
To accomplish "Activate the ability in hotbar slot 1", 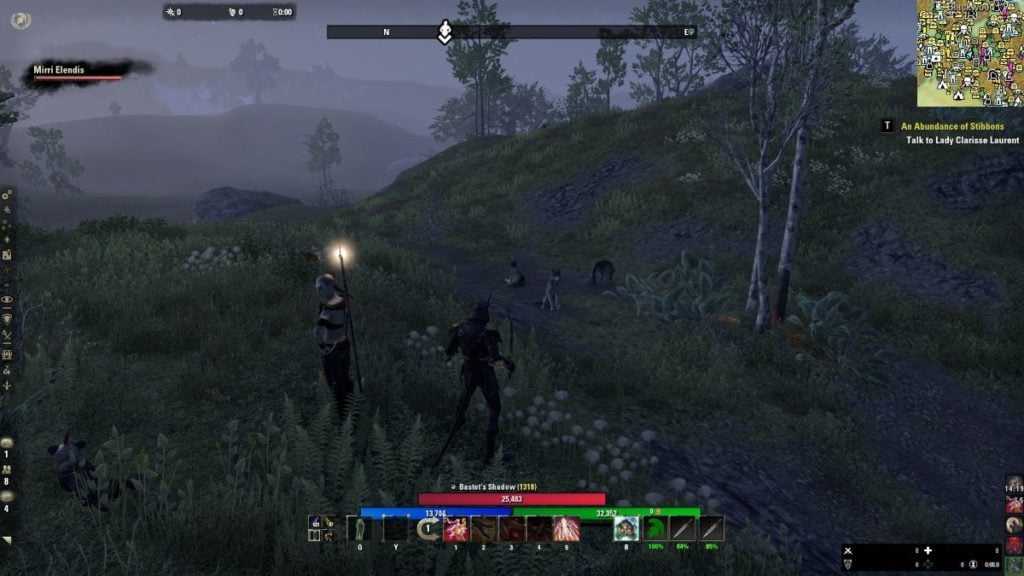I will pos(457,529).
